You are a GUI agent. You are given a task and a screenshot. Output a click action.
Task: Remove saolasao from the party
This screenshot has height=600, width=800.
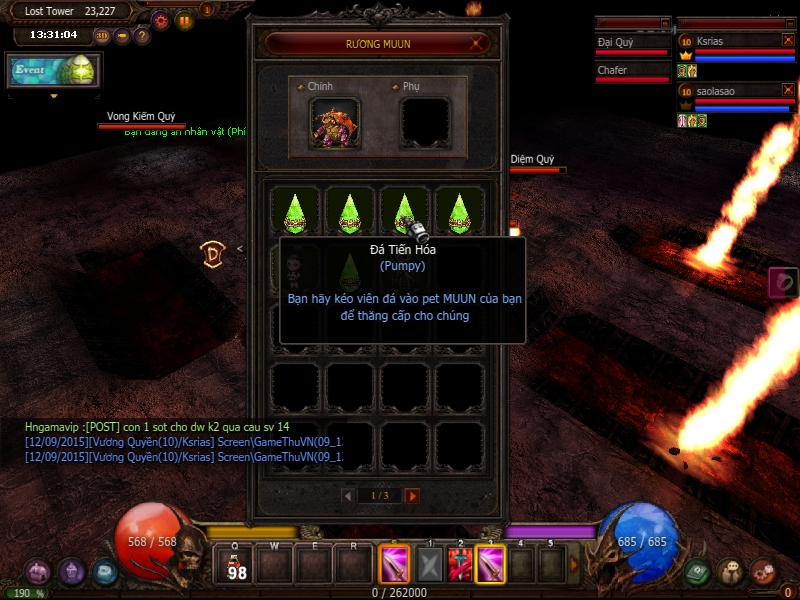coord(788,91)
